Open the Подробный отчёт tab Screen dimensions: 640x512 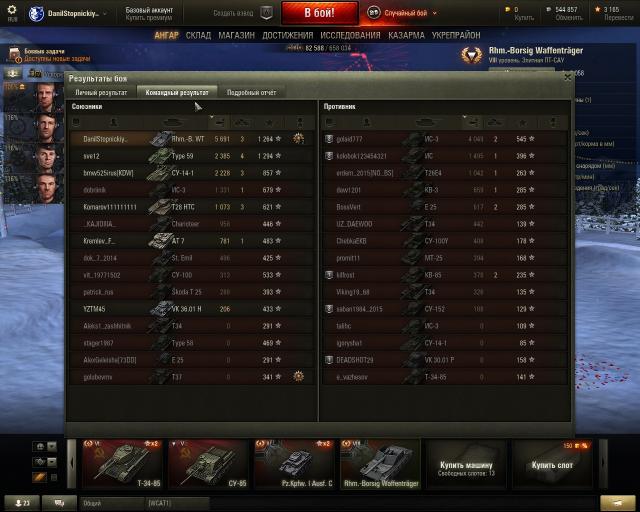[x=251, y=92]
